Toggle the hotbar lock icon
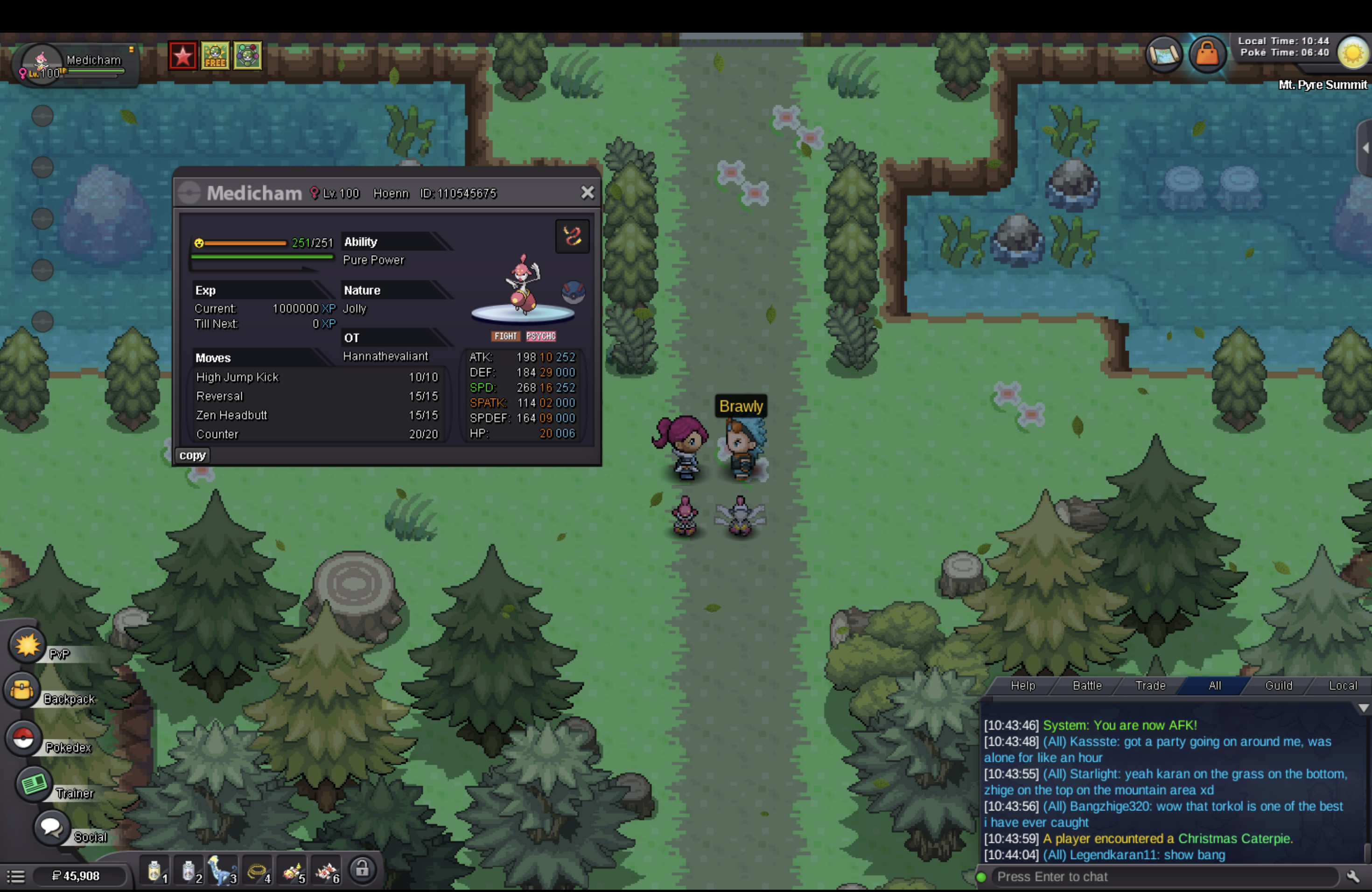 tap(362, 869)
